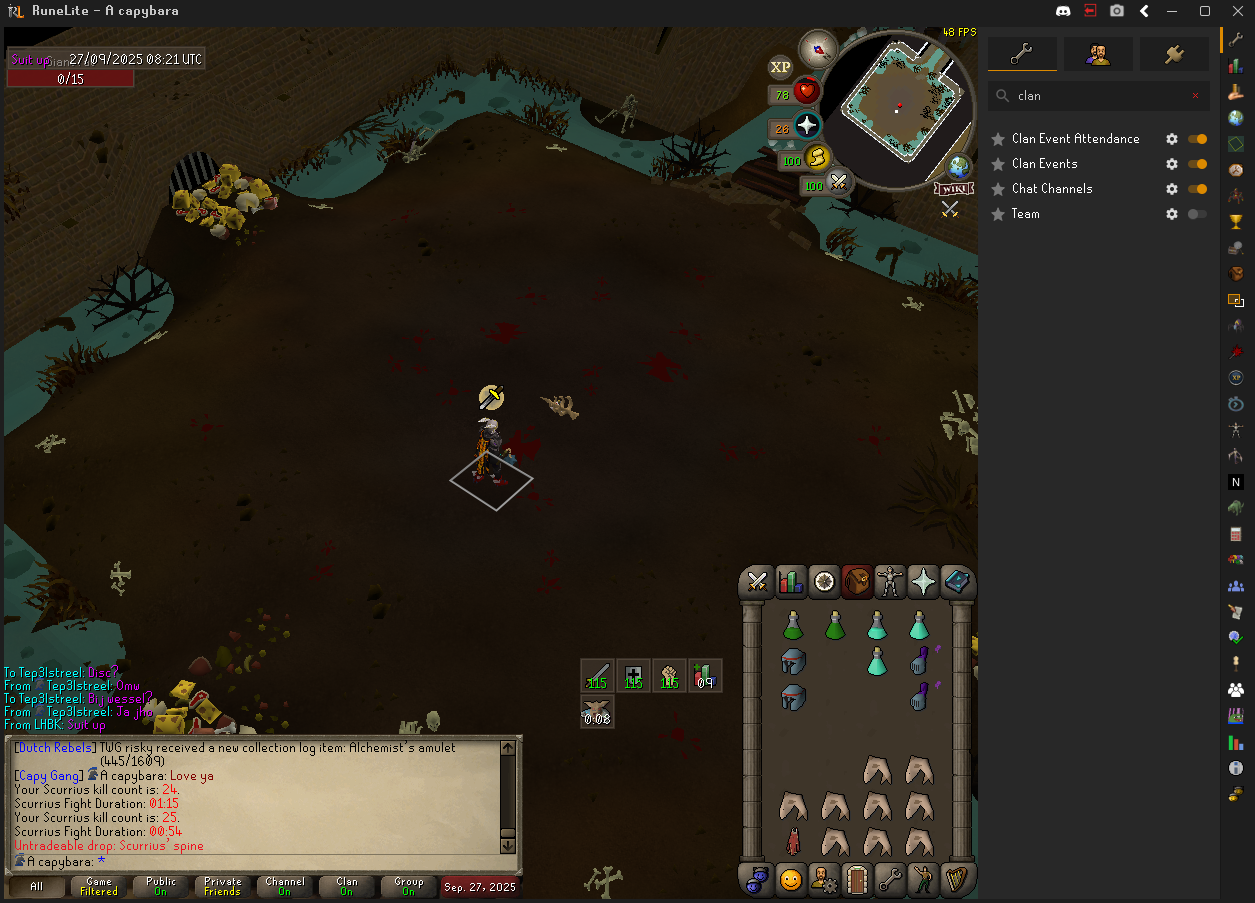Open the Logout door tab
1255x903 pixels.
point(857,880)
